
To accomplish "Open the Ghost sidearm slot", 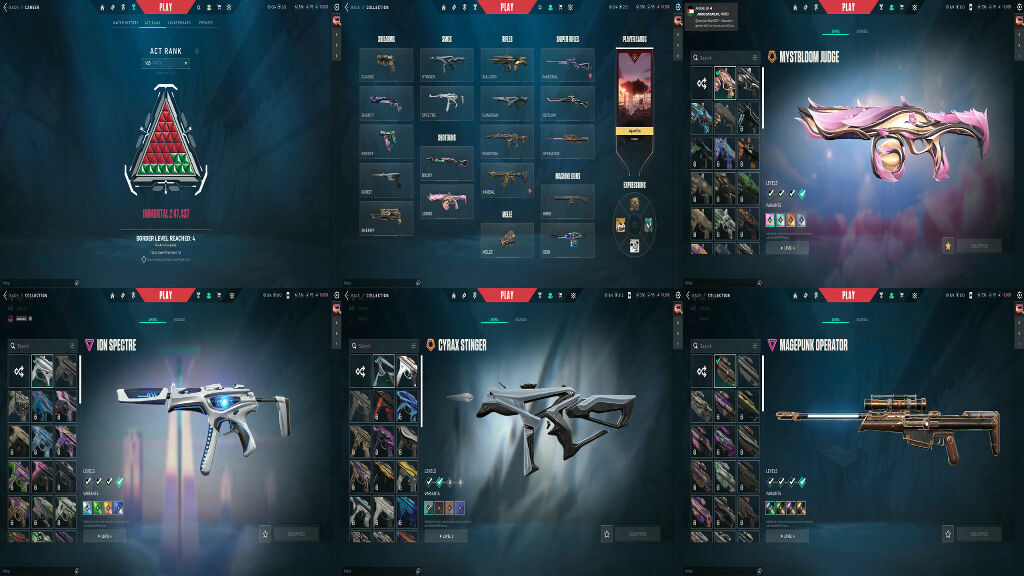I will (x=386, y=180).
